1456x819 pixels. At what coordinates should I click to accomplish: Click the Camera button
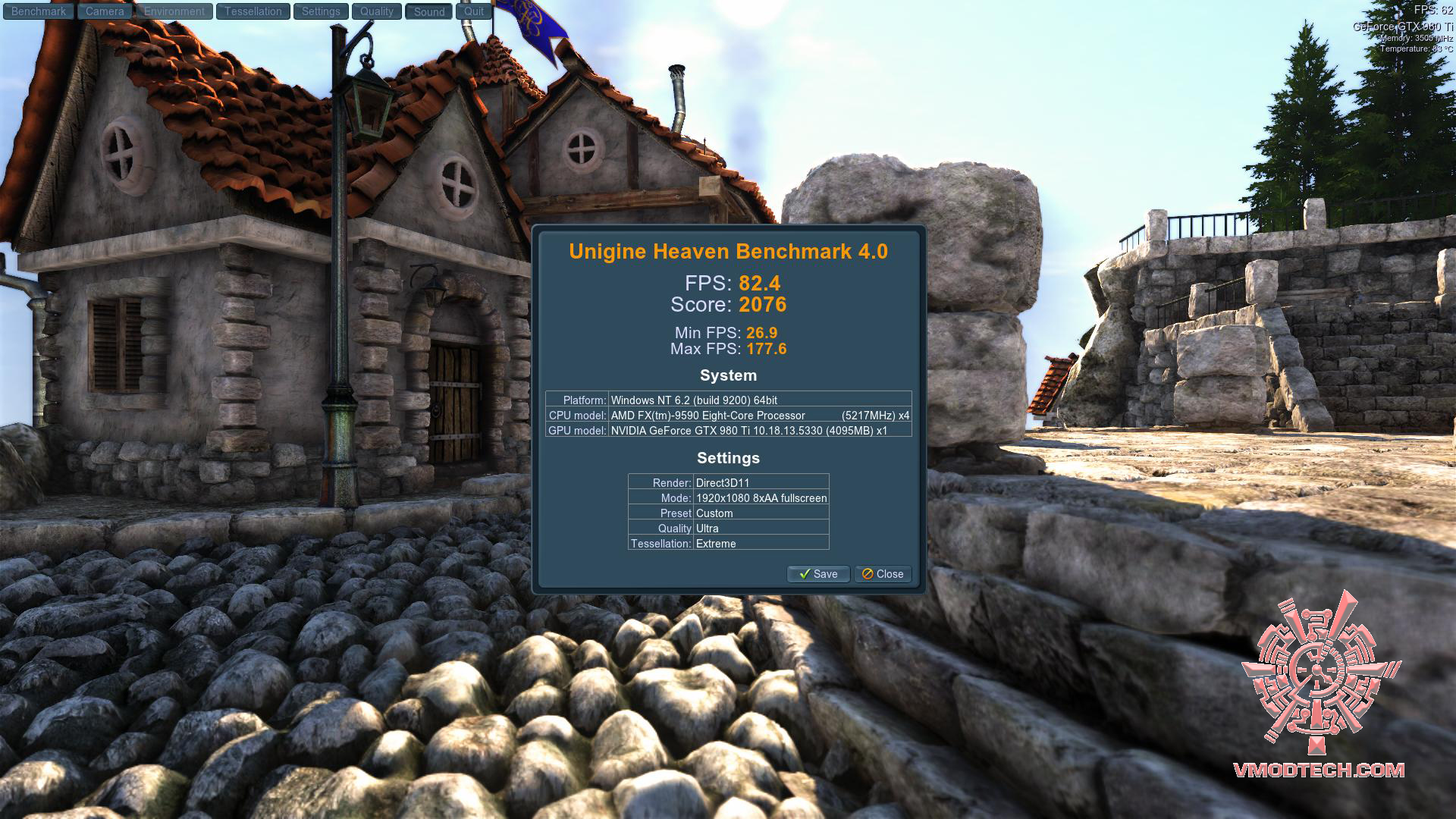coord(105,11)
